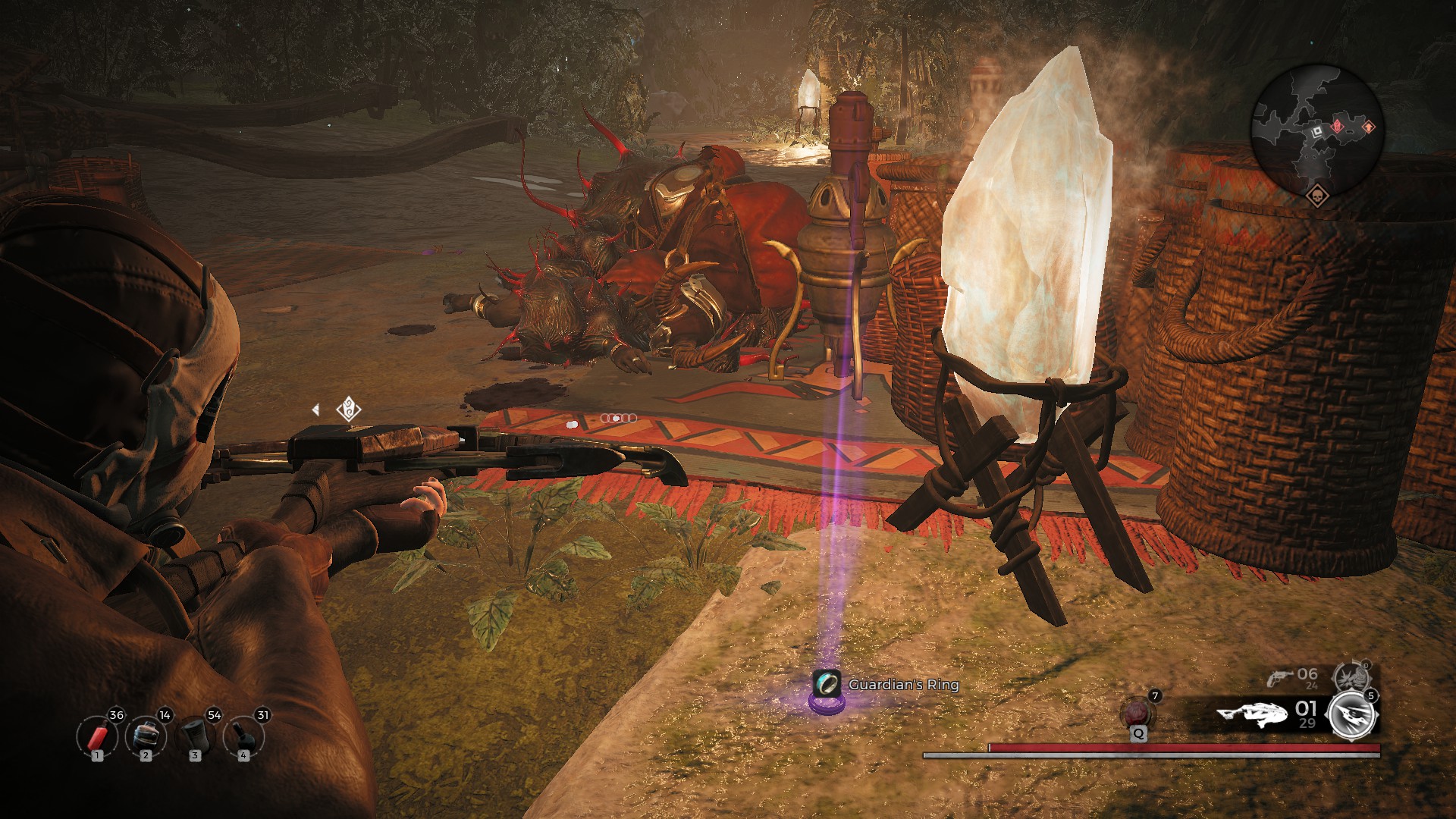1456x819 pixels.
Task: Use the bandage consumable in quick slot 2
Action: pyautogui.click(x=145, y=736)
